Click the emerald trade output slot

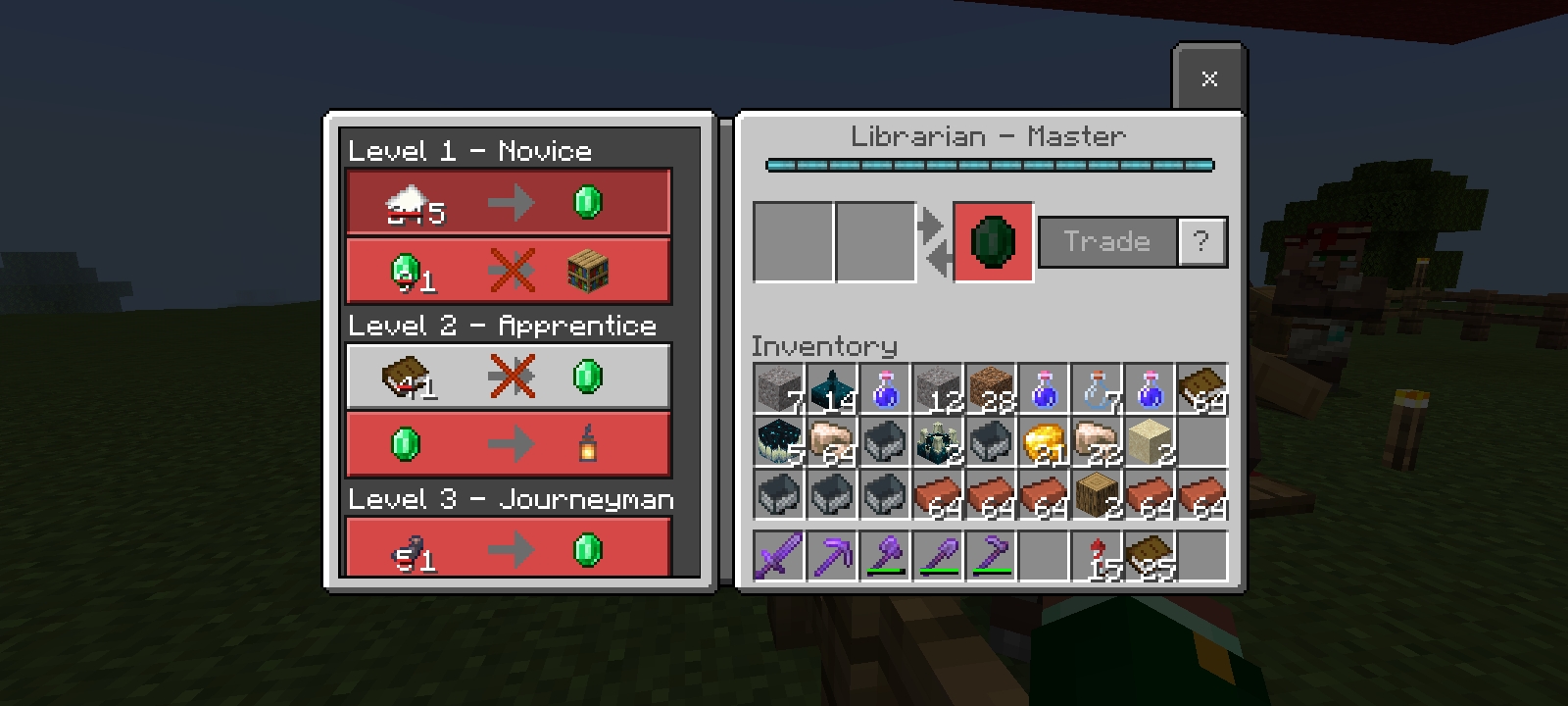993,242
